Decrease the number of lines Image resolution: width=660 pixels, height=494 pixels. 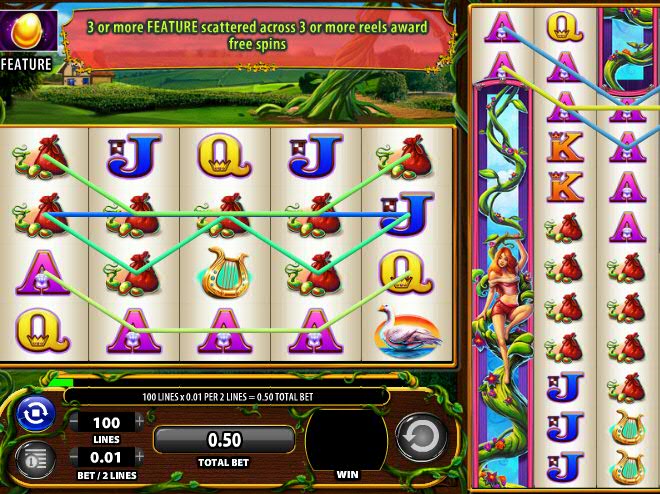tap(72, 422)
